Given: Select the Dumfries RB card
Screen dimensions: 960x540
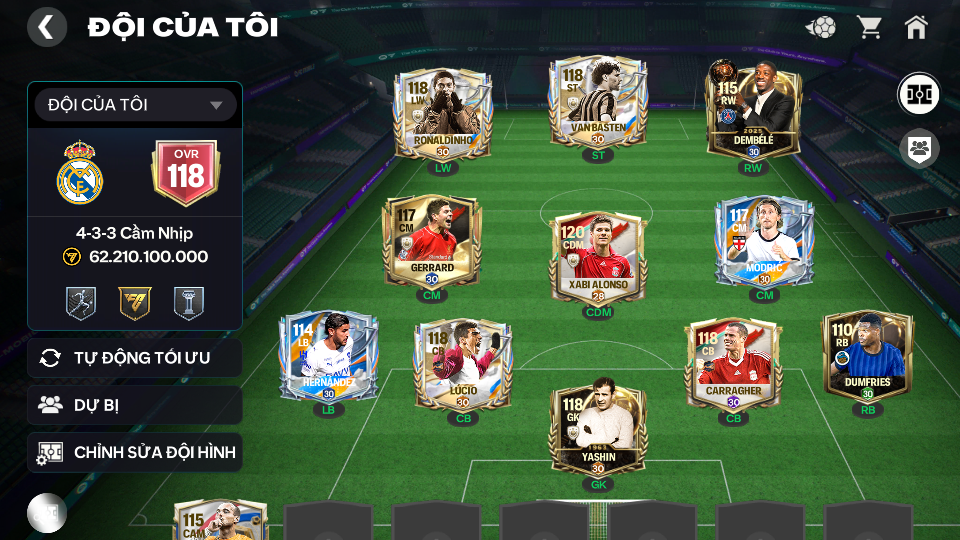Looking at the screenshot, I should [867, 356].
